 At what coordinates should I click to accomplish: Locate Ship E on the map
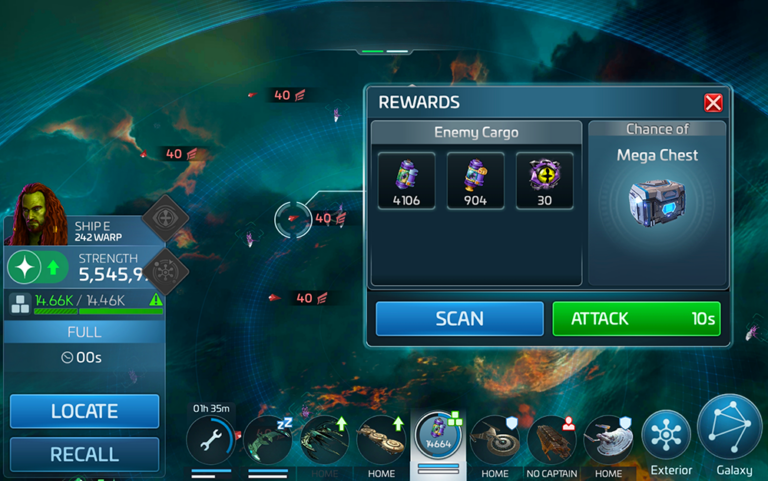[84, 411]
